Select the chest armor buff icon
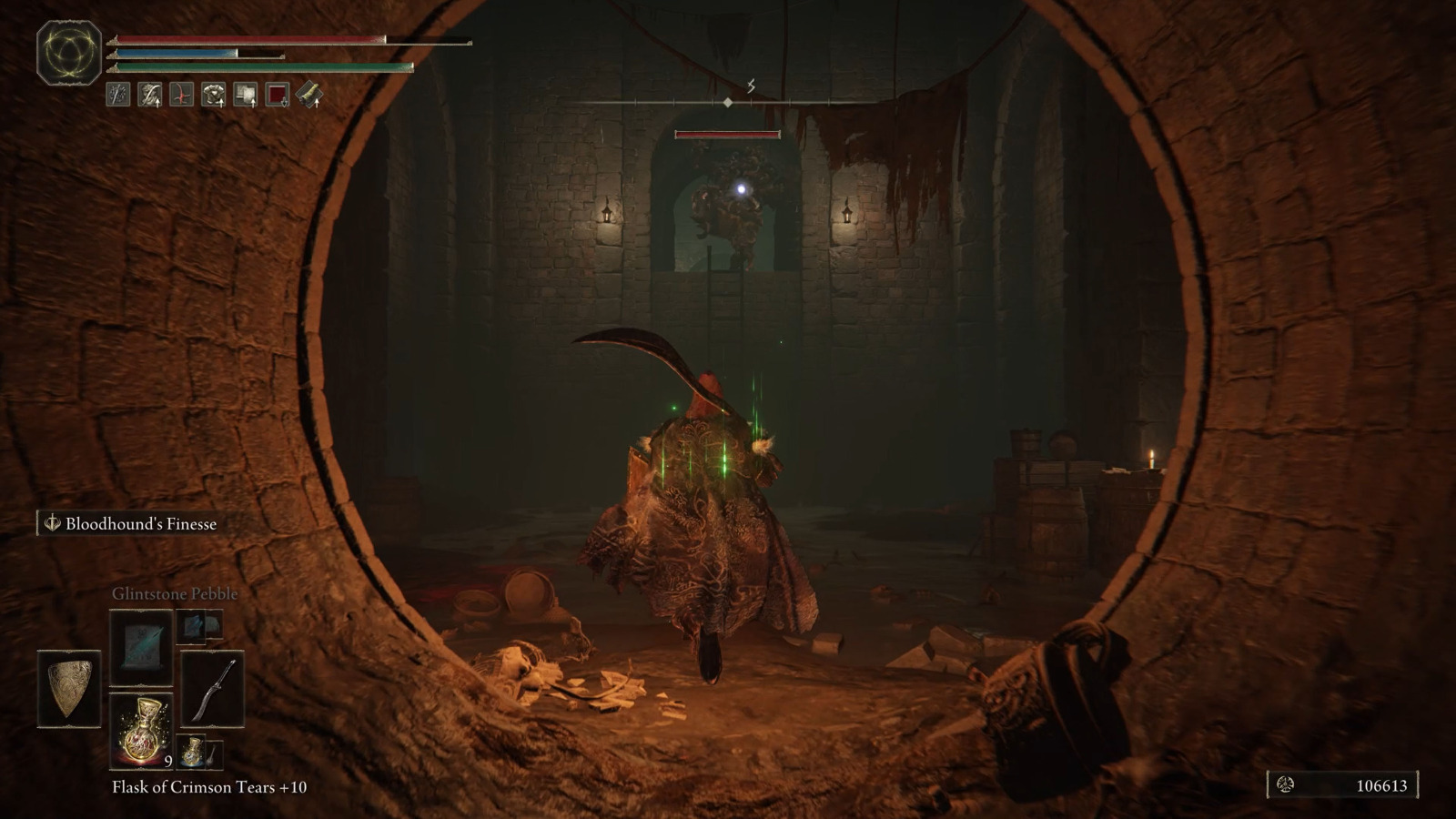The image size is (1456, 819). point(214,94)
